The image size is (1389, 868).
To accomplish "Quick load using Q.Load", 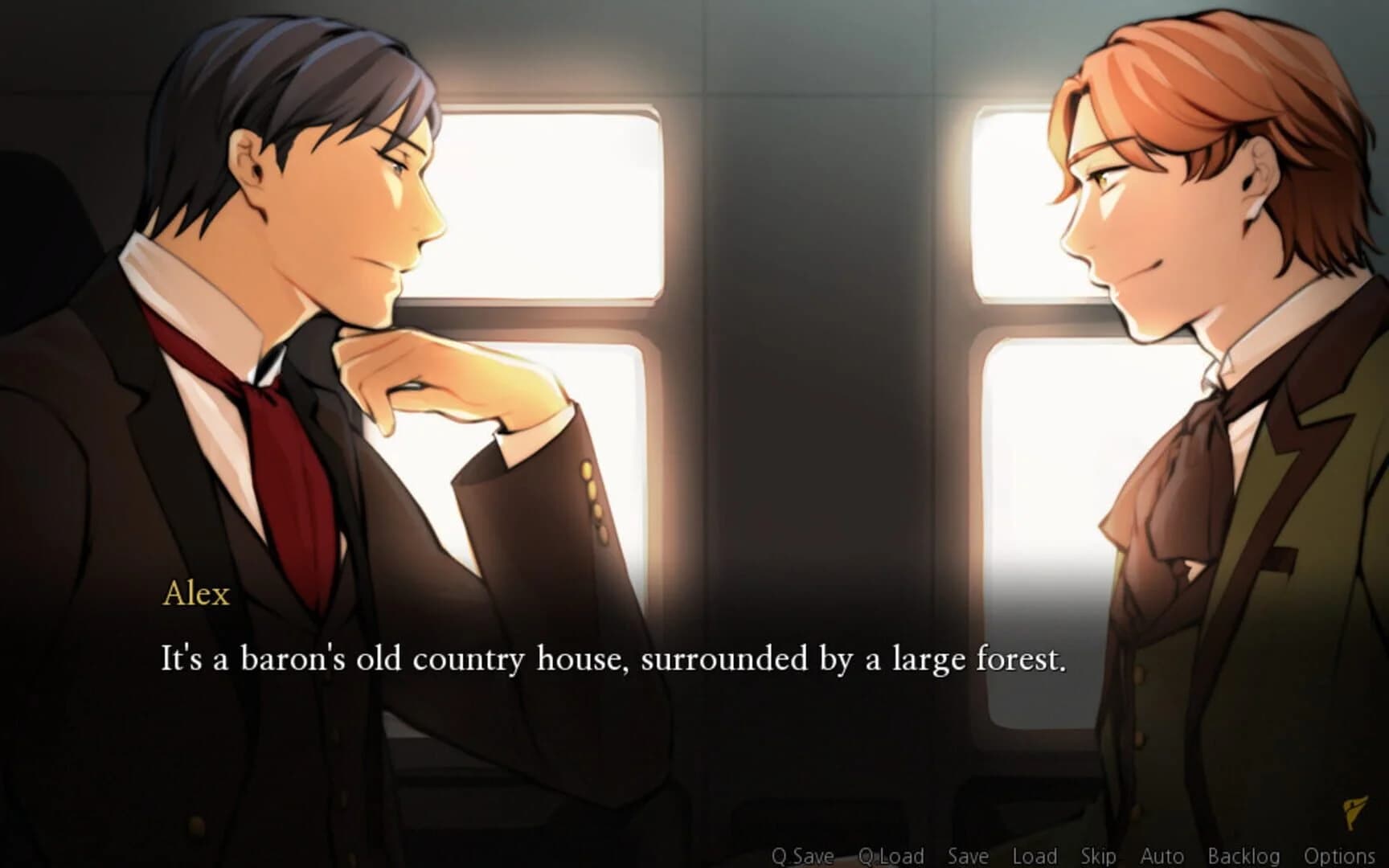I will tap(892, 857).
